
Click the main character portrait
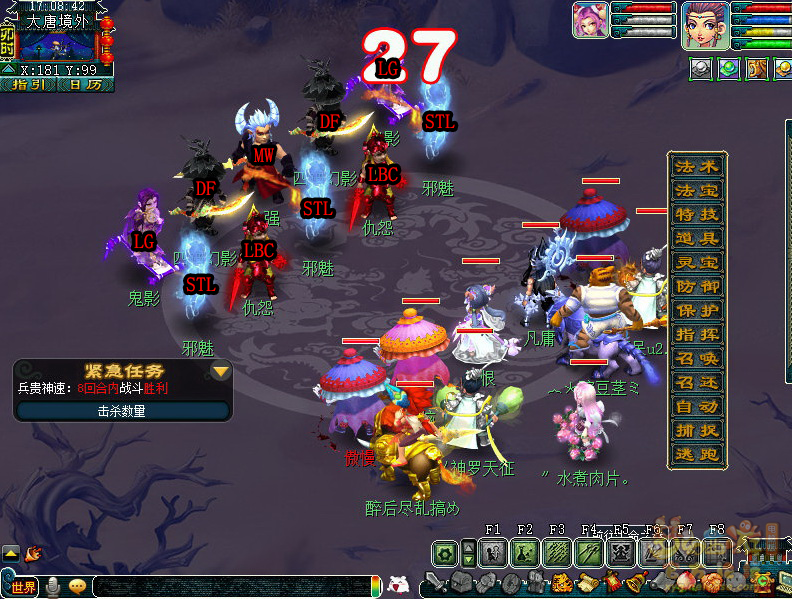(x=704, y=24)
